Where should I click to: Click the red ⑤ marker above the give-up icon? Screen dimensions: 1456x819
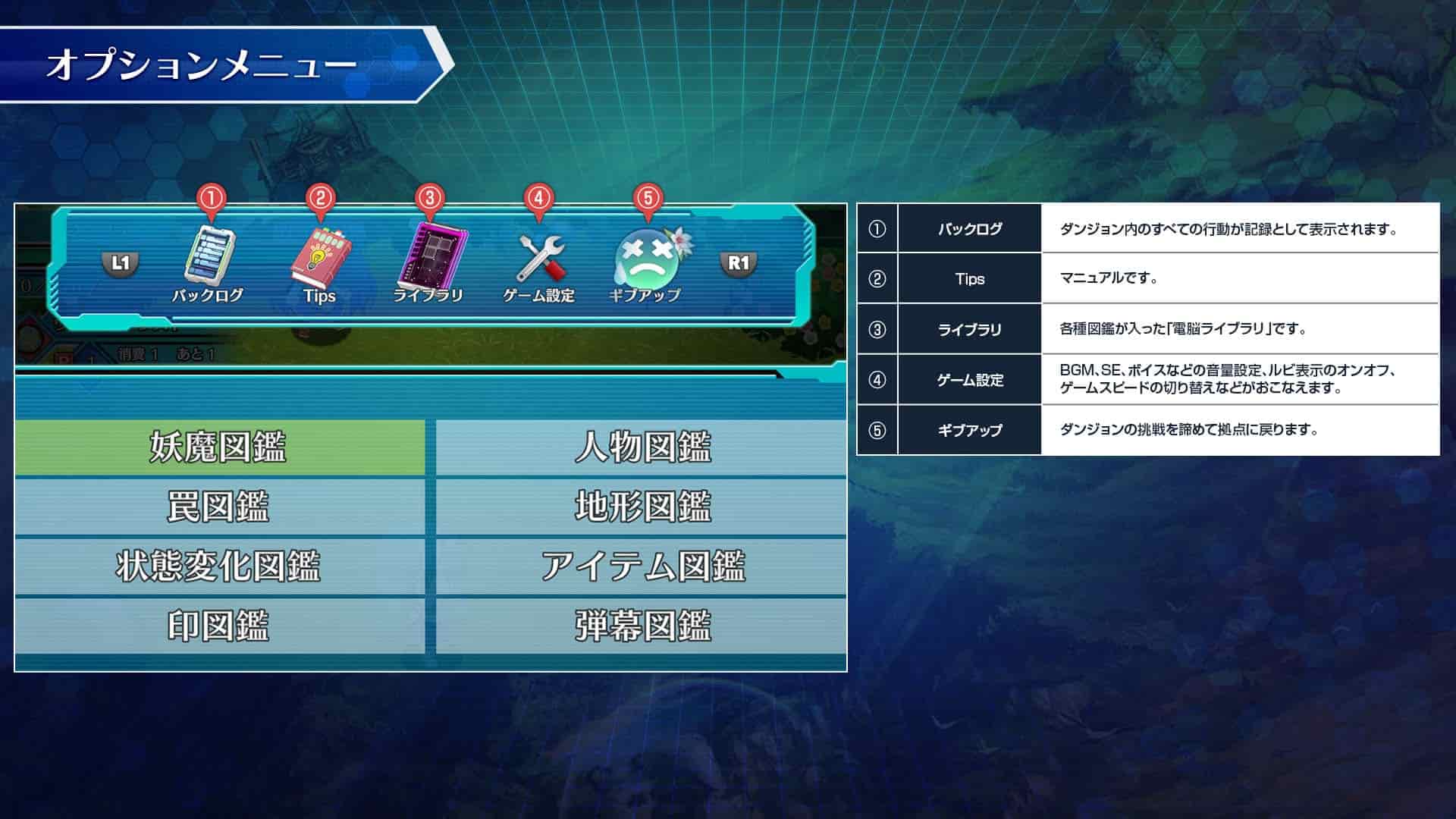point(647,199)
